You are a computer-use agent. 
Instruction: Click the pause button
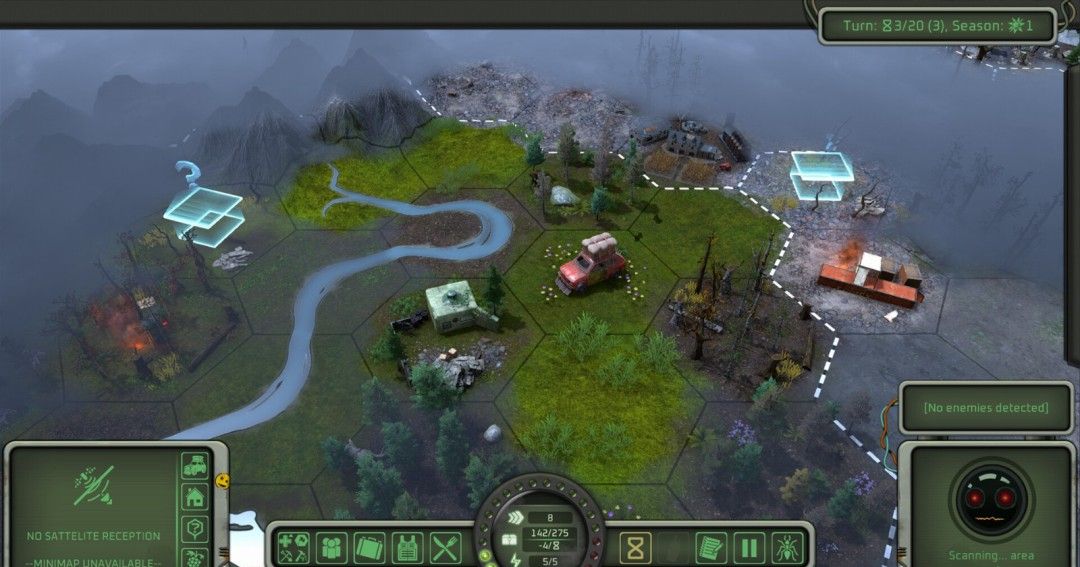(748, 547)
